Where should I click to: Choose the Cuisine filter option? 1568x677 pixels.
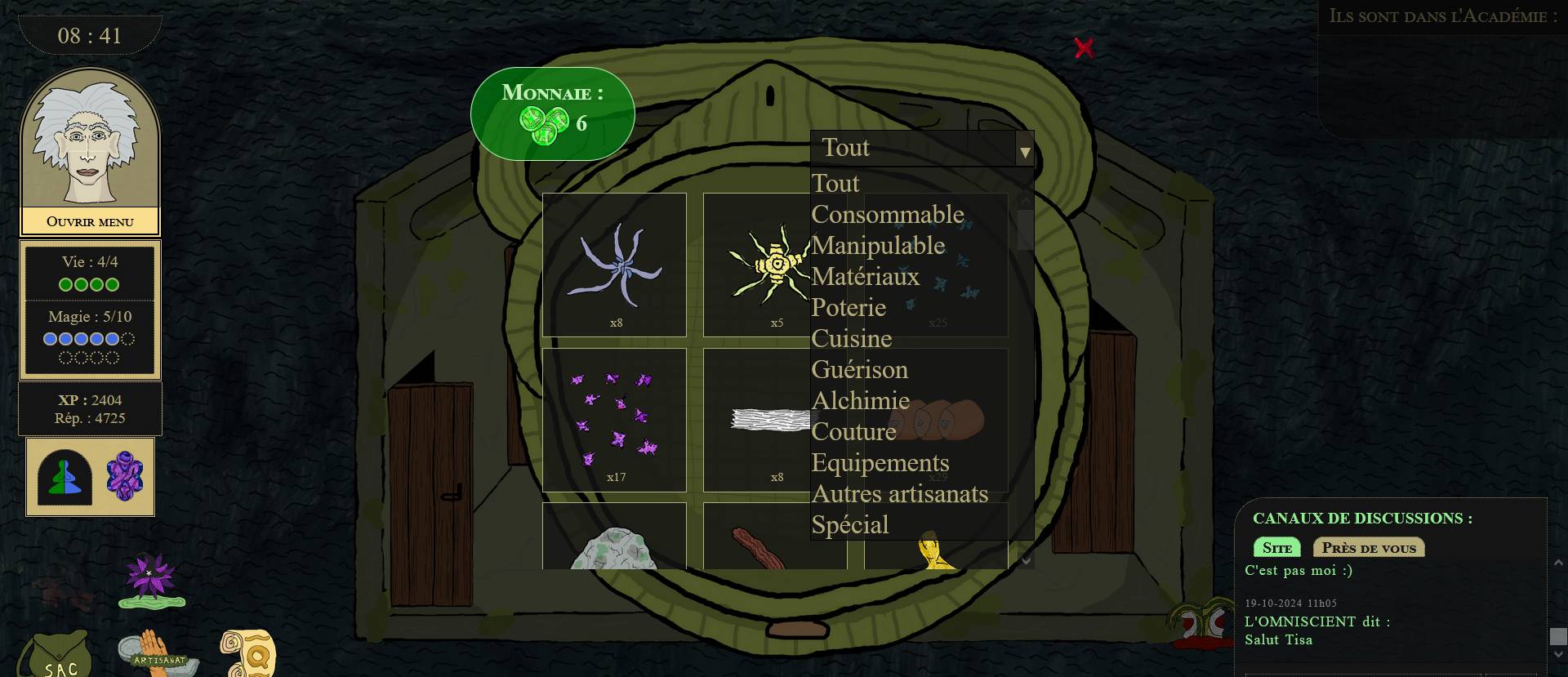[x=851, y=339]
